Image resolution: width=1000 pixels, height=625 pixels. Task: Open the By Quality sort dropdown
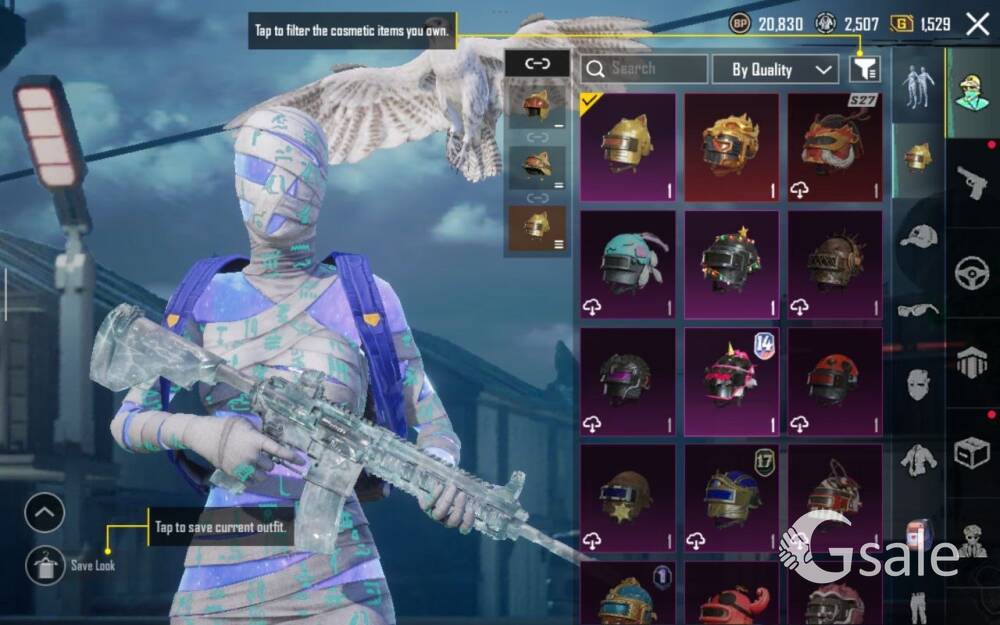tap(775, 69)
